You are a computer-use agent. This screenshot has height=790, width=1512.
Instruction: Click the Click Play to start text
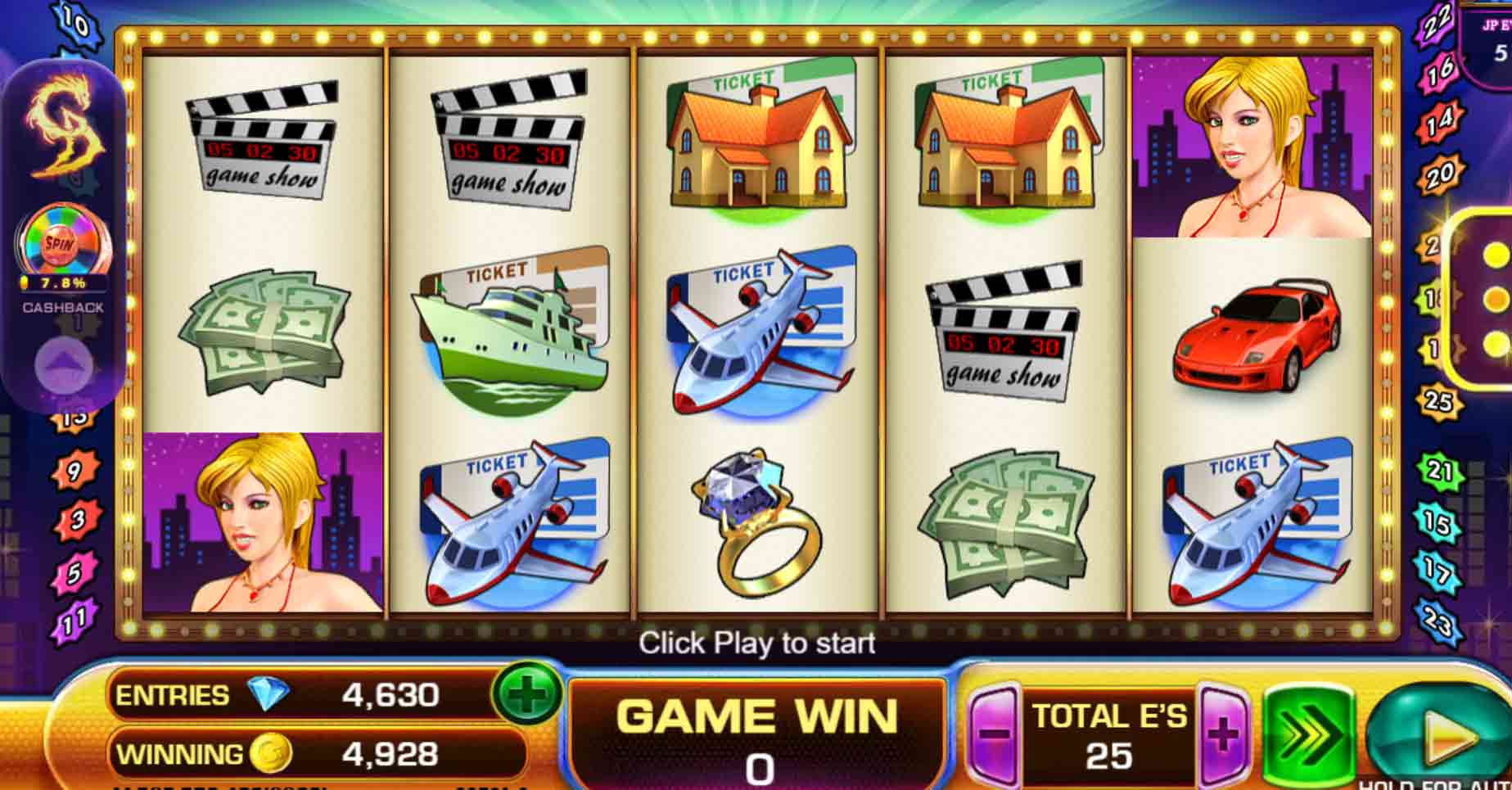tap(757, 645)
